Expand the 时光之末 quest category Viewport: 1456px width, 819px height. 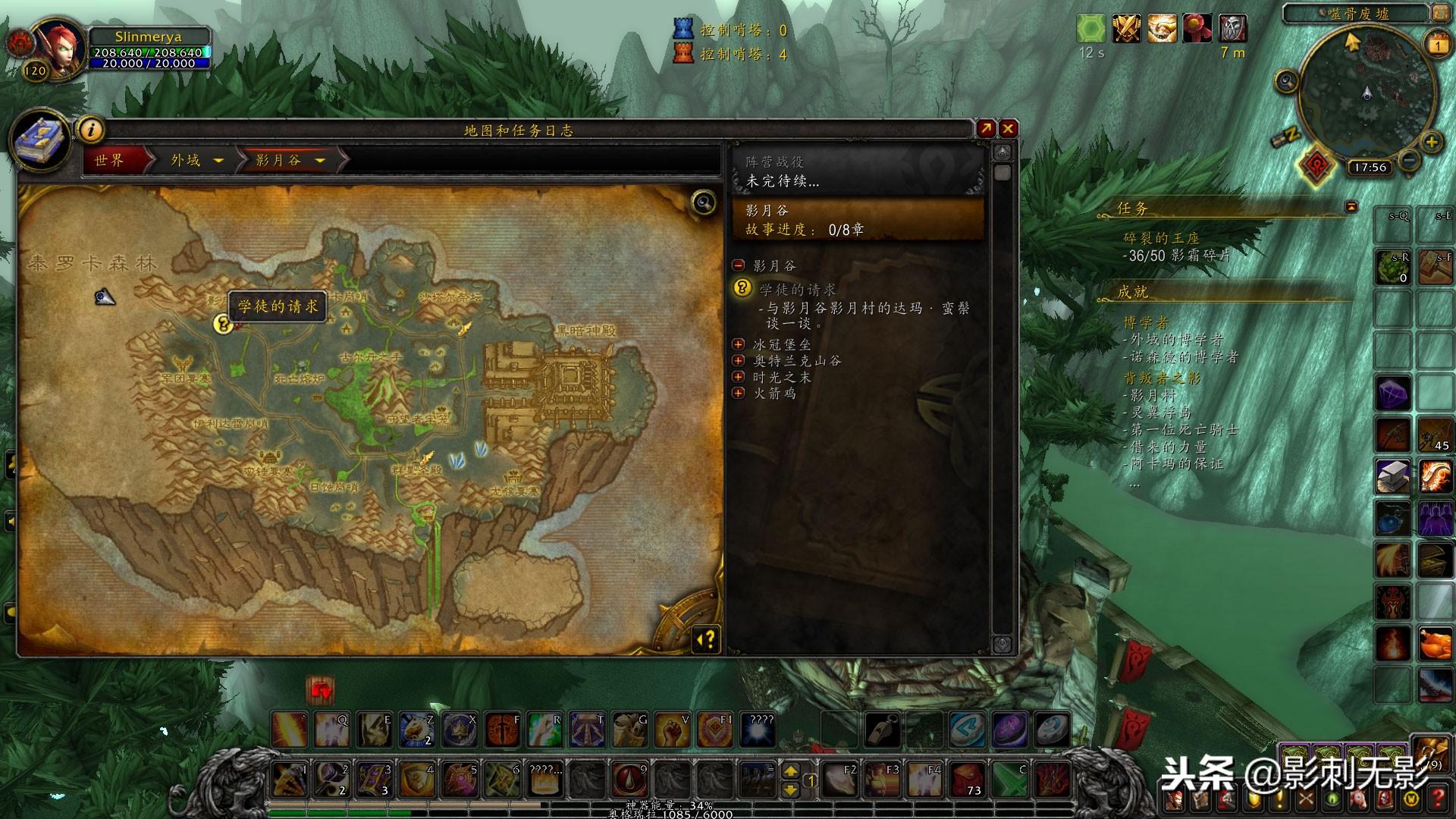tap(739, 377)
